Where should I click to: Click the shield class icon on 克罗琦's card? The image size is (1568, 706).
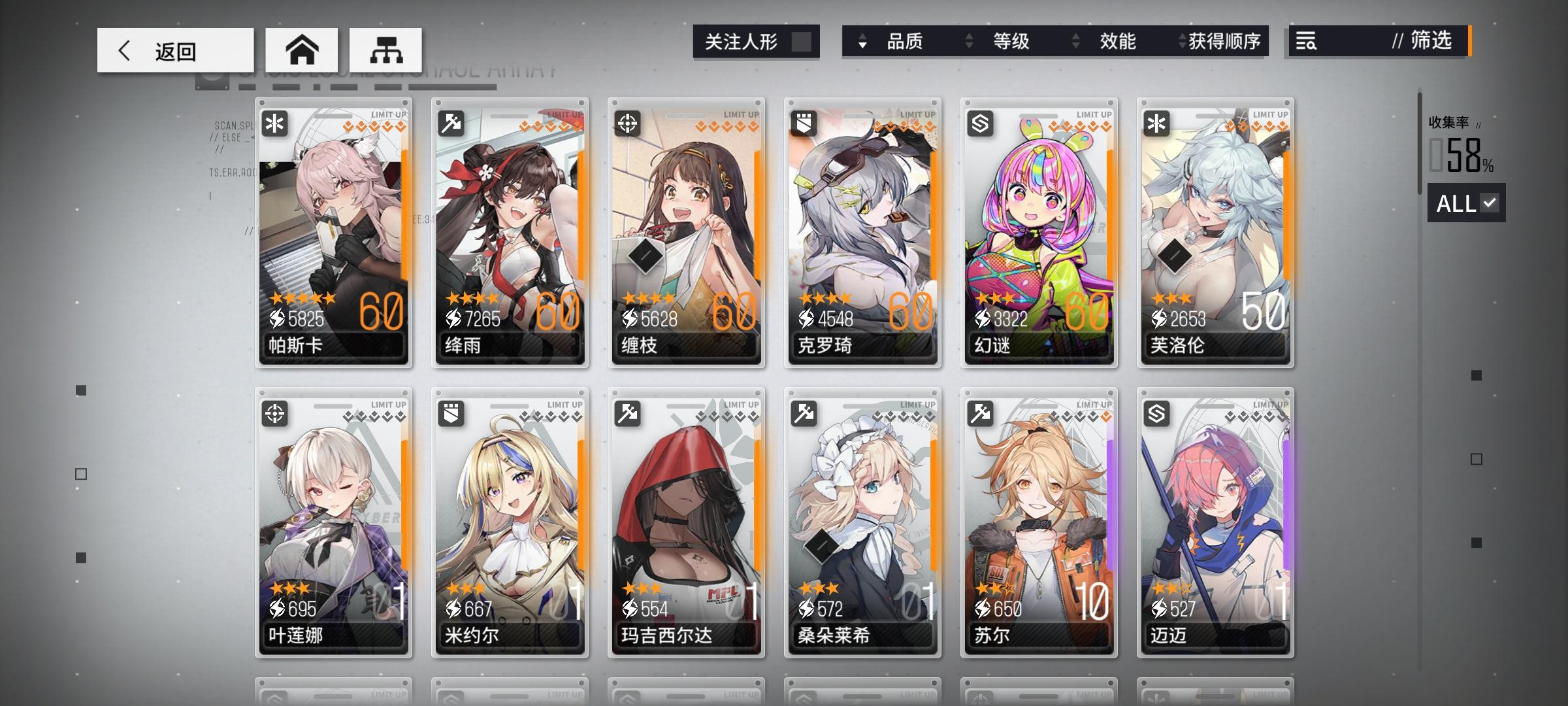803,124
